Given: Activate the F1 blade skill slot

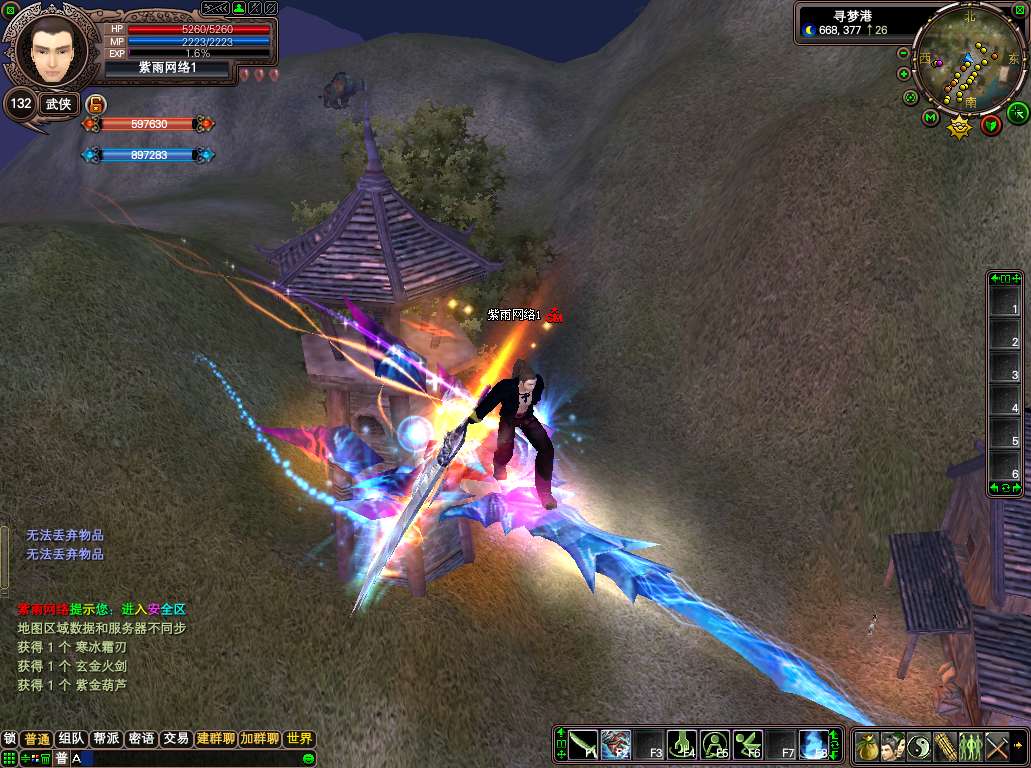Looking at the screenshot, I should pyautogui.click(x=585, y=745).
